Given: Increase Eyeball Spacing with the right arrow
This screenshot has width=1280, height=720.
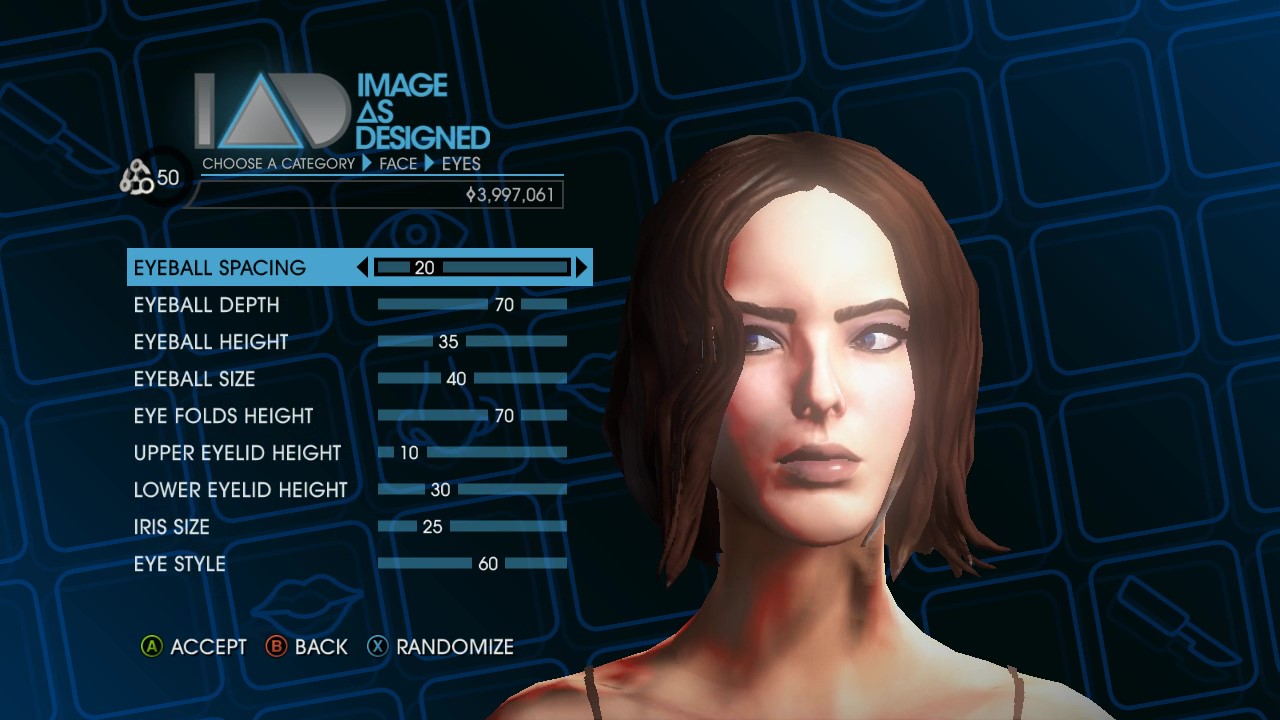Looking at the screenshot, I should point(581,268).
